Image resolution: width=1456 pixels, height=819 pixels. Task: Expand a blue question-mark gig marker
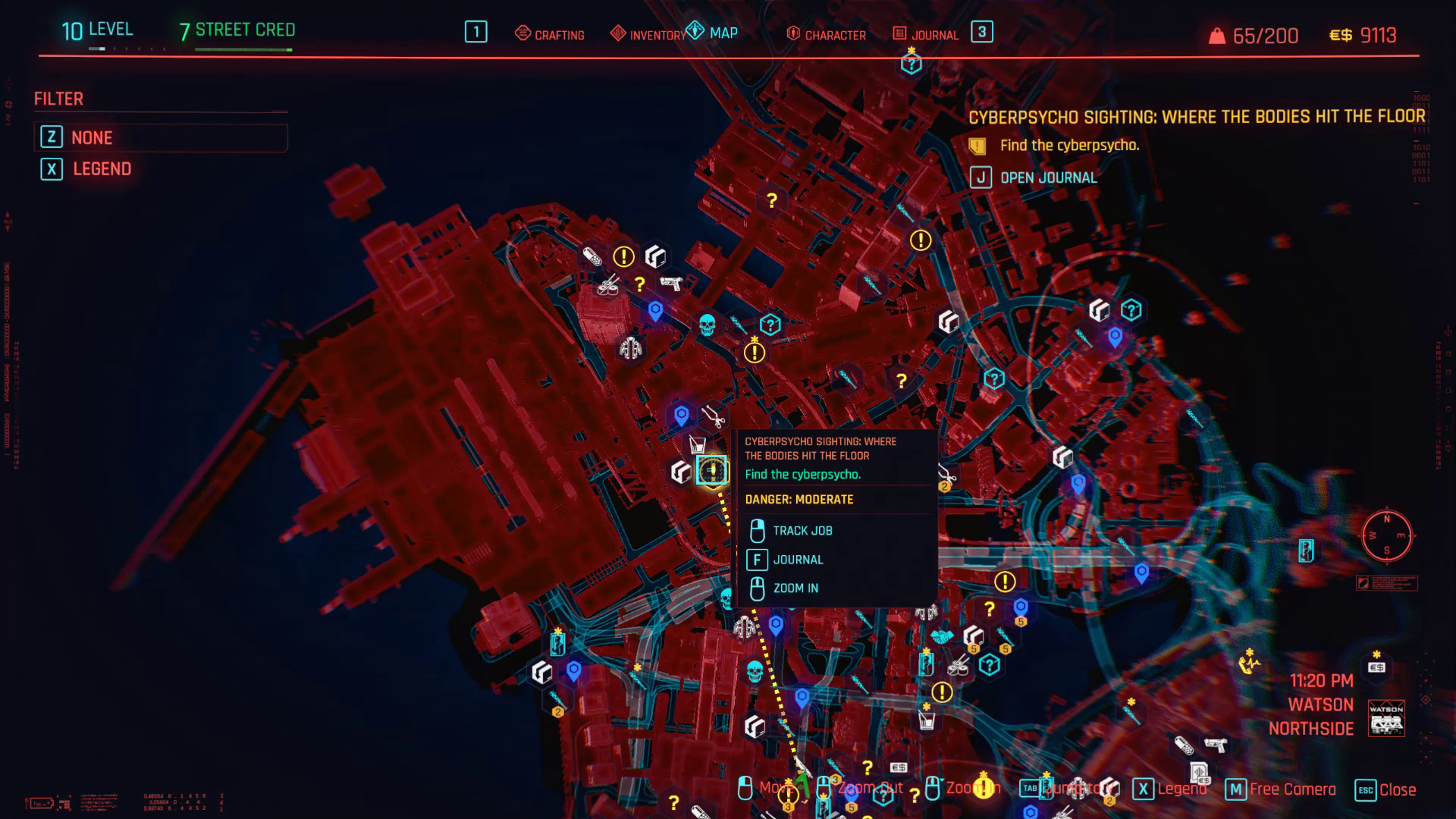(770, 324)
